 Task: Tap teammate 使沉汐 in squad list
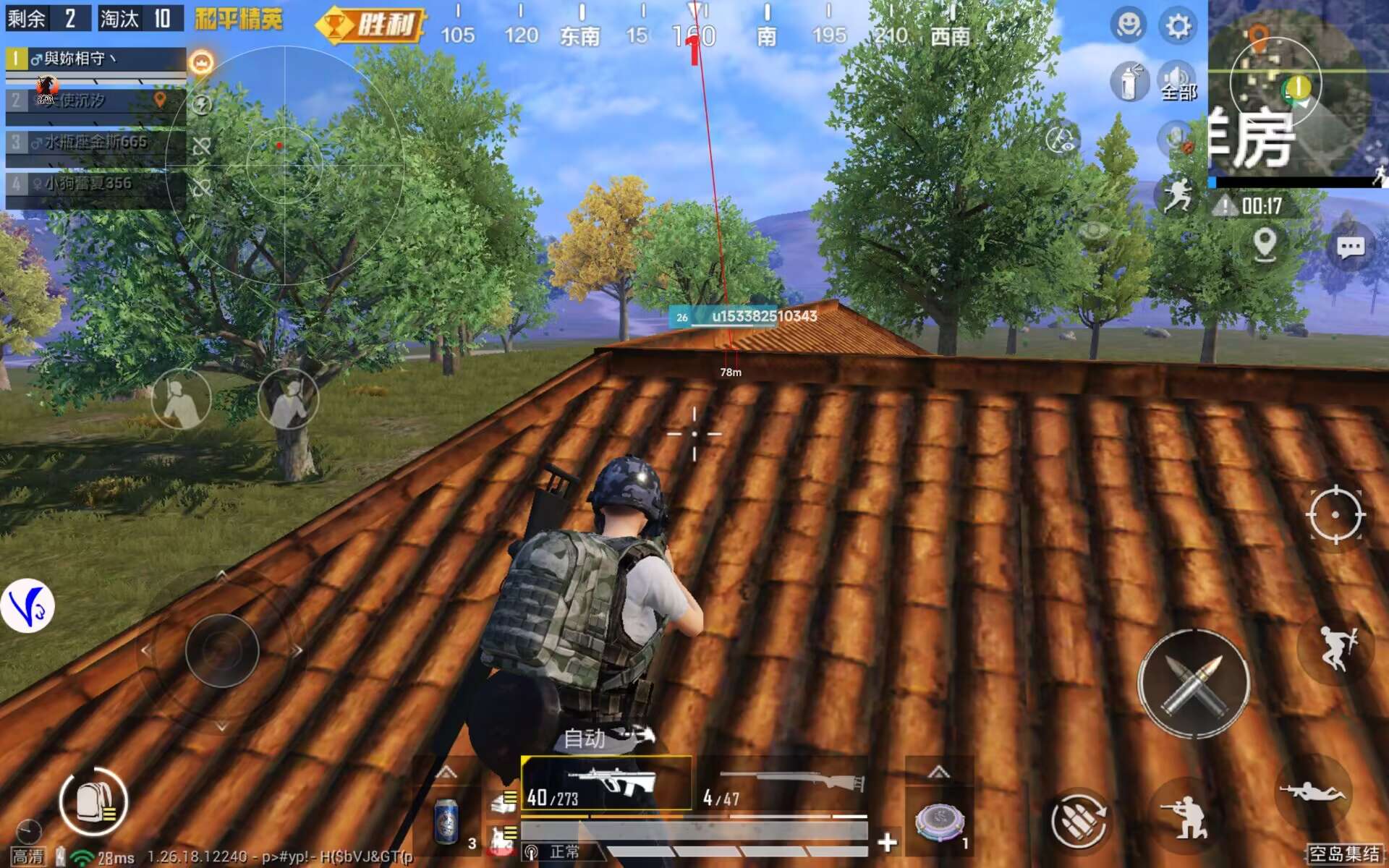87,103
